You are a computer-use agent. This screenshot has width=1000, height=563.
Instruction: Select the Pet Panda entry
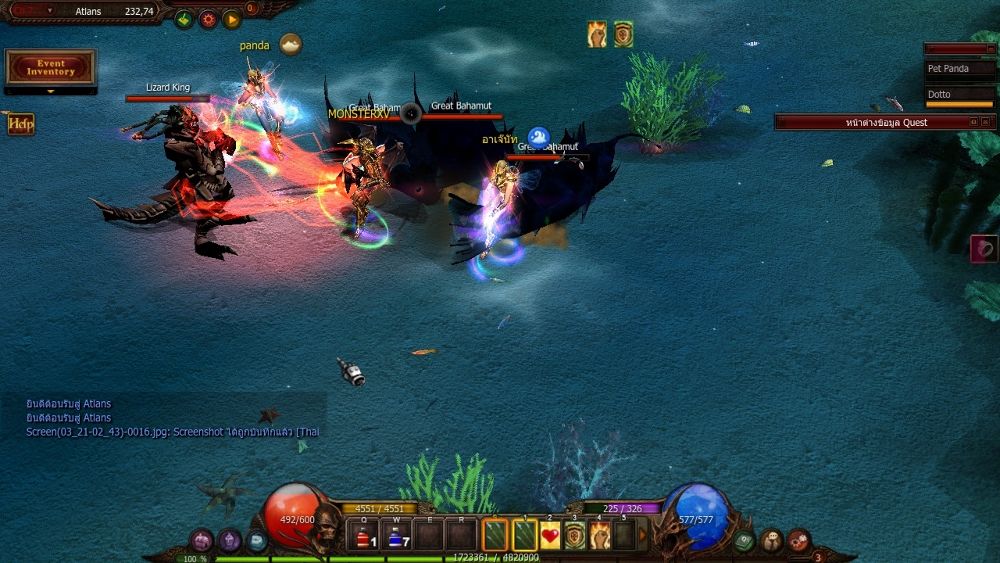pos(959,69)
